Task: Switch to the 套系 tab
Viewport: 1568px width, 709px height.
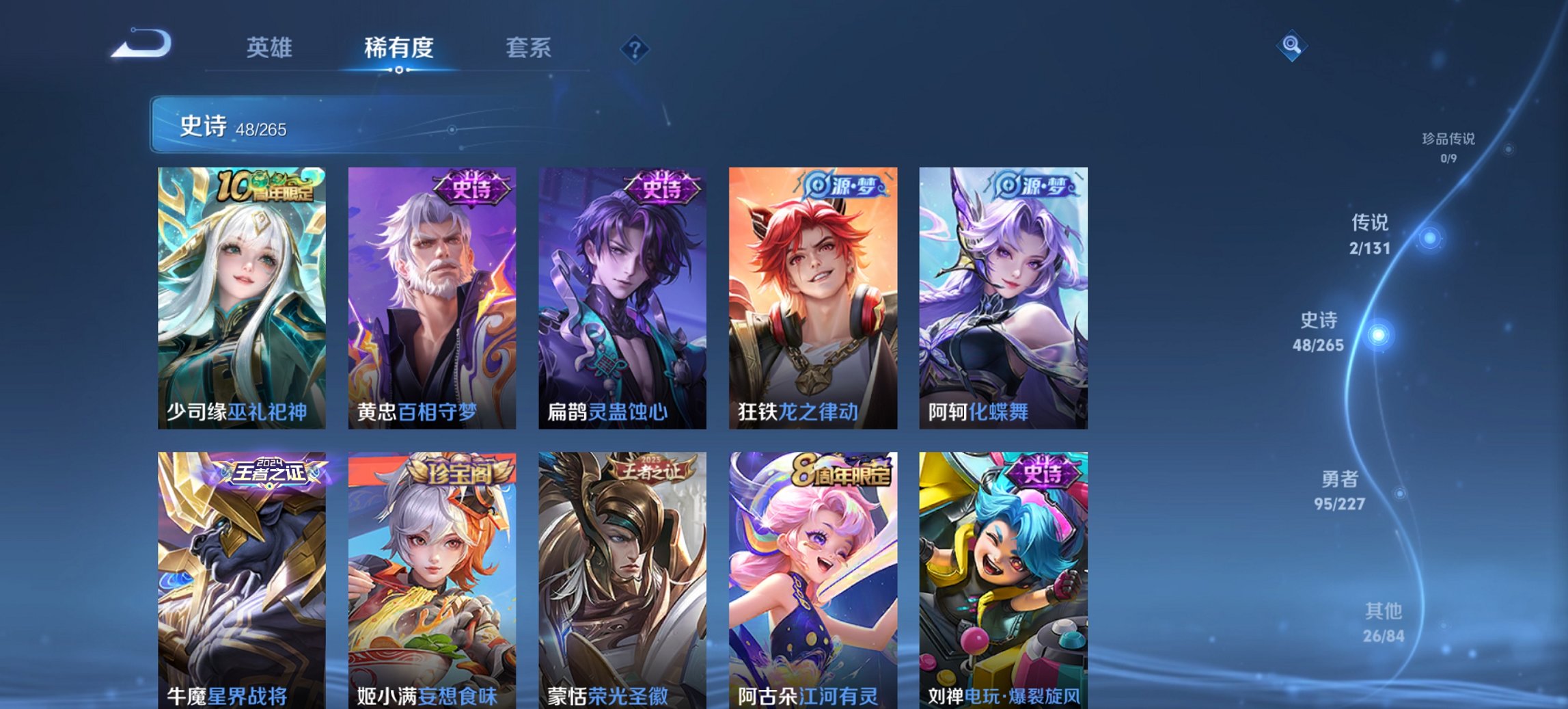Action: (x=527, y=47)
